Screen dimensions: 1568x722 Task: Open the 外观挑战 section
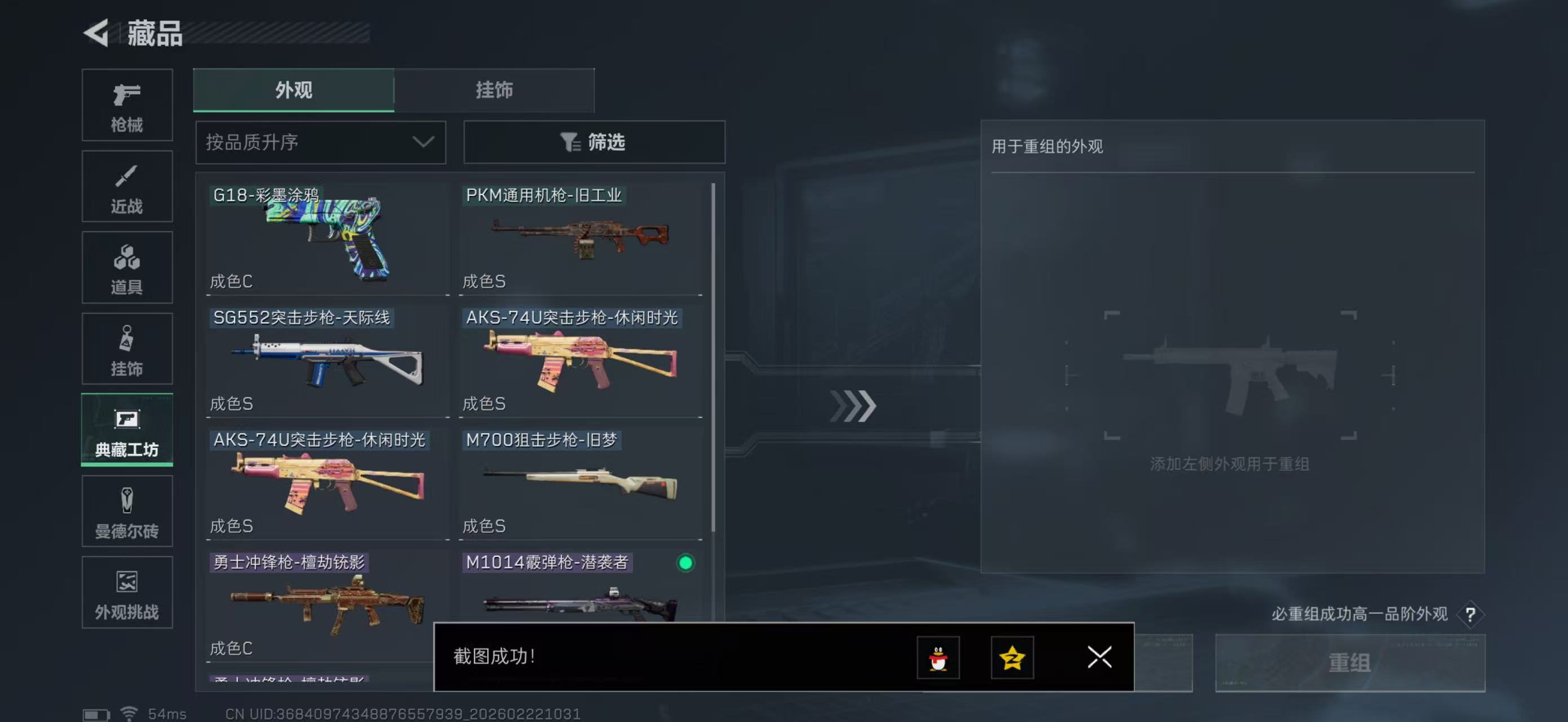[x=127, y=593]
